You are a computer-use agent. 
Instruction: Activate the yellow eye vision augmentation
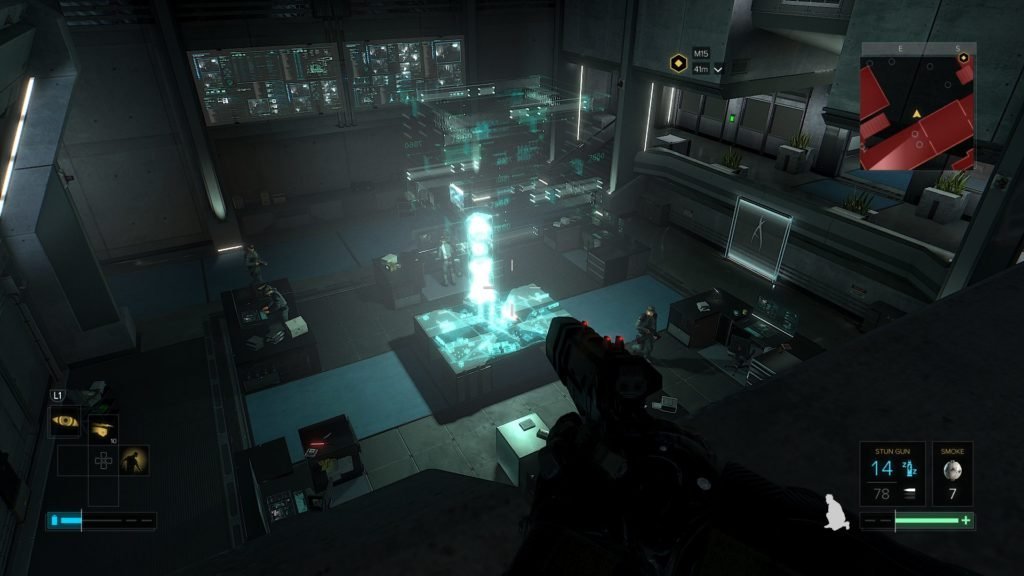[x=65, y=422]
